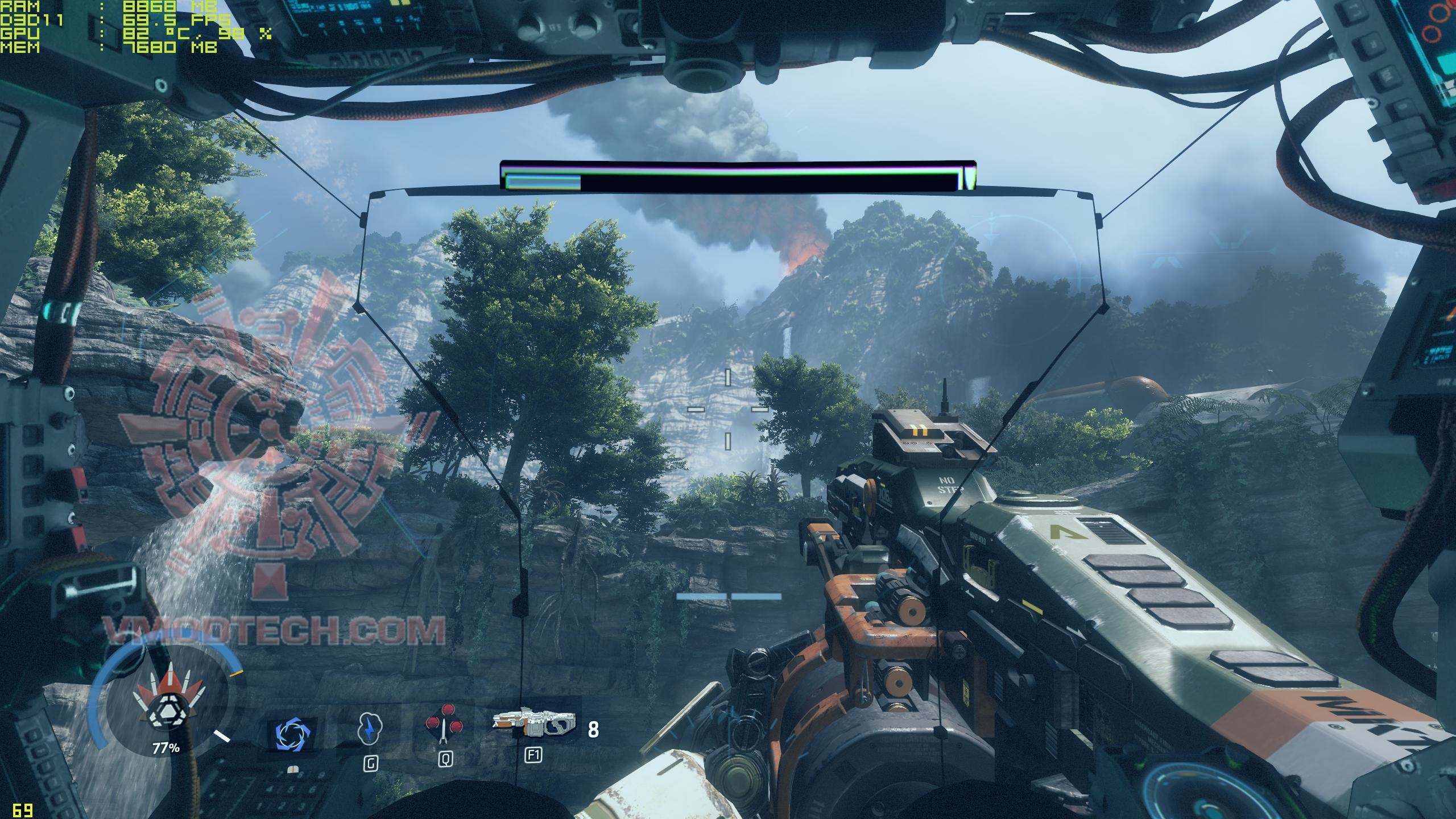Trigger the Electric Smoke lightning cloud ability
This screenshot has width=1456, height=819.
coord(370,729)
